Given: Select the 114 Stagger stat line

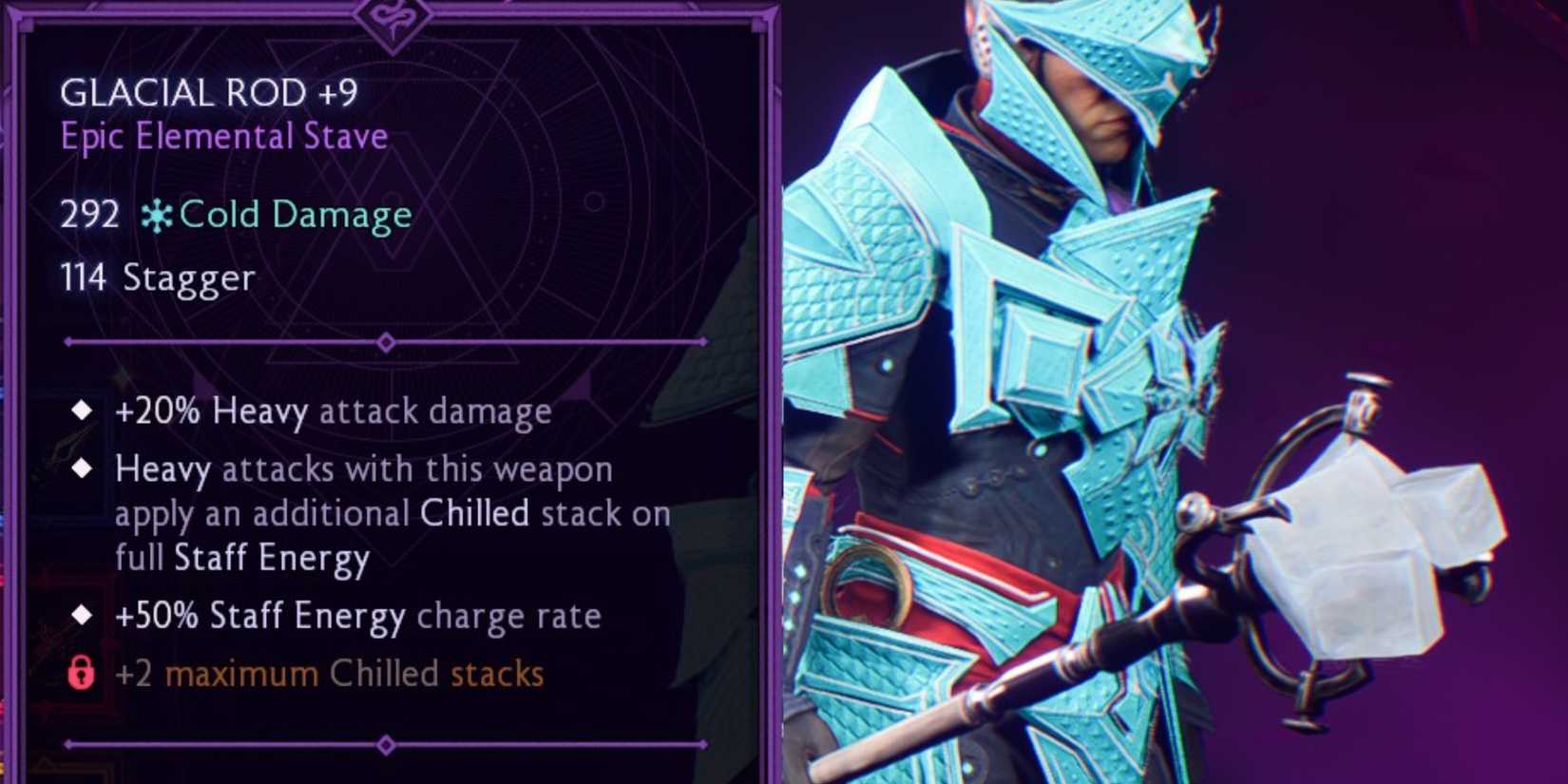Looking at the screenshot, I should point(157,277).
